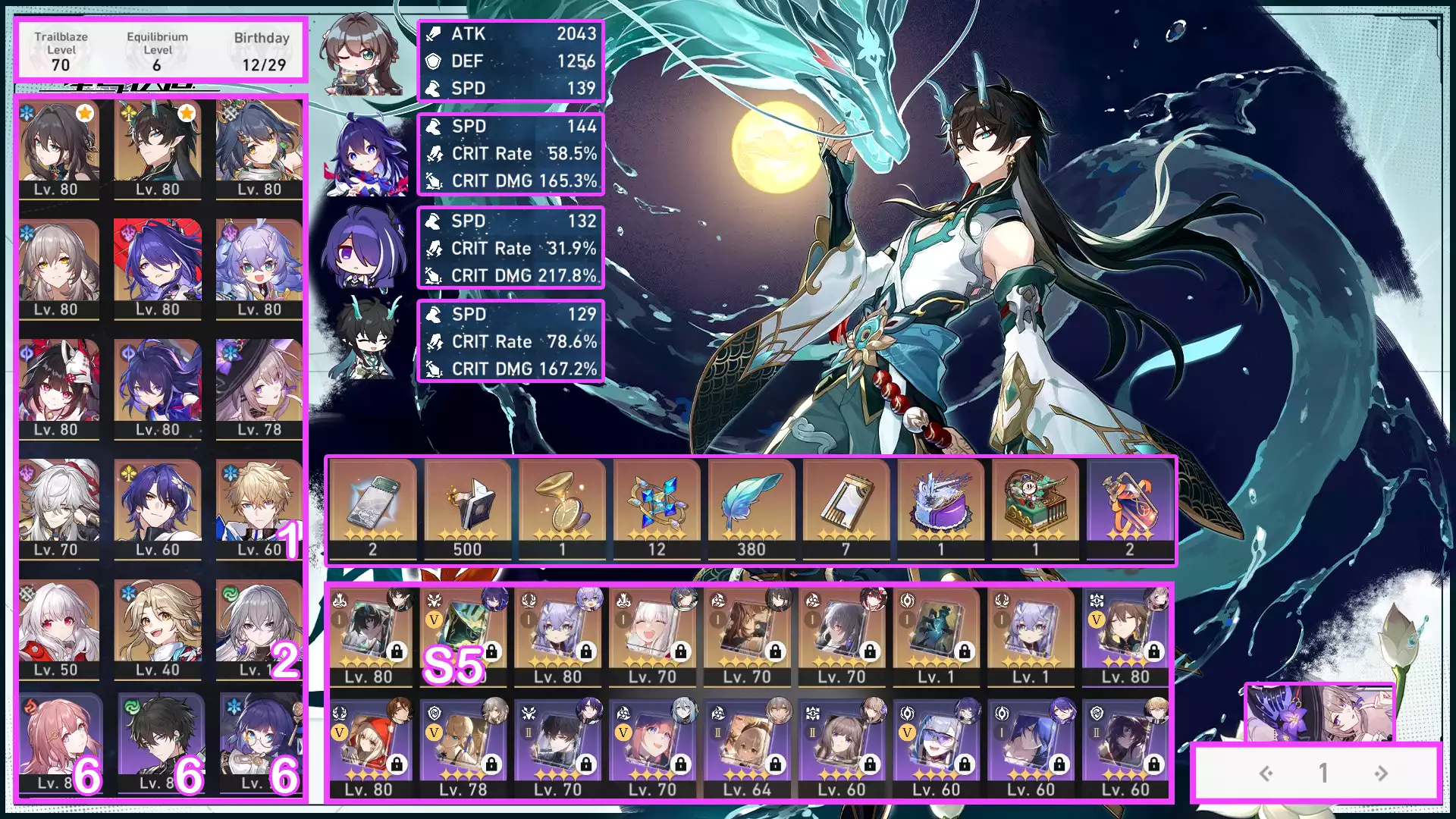The image size is (1456, 819).
Task: Open the preview thumbnail above the page number
Action: [1319, 713]
